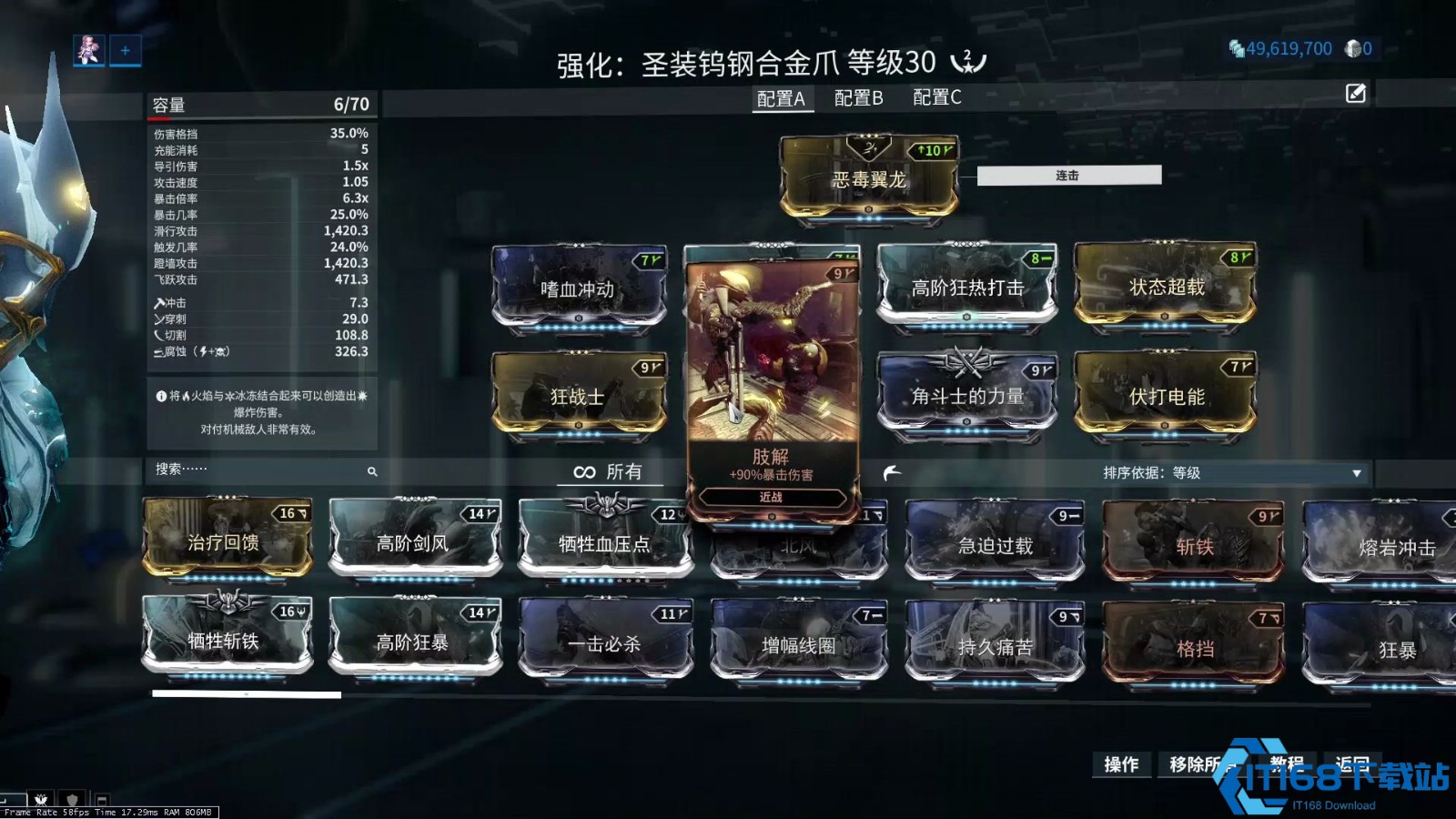Click the + button beside the avatar
Screen dimensions: 1456x819
[124, 50]
